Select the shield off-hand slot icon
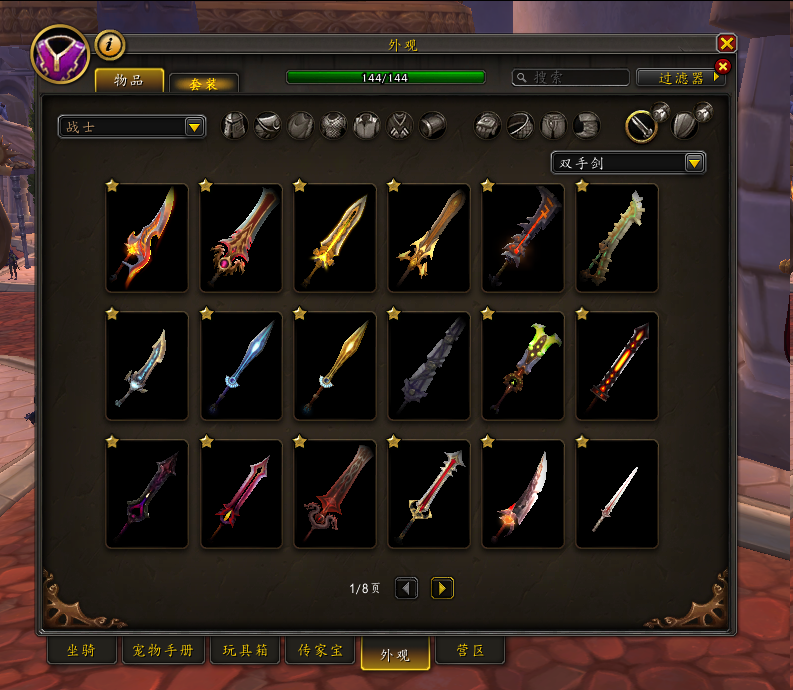Screen dimensions: 793x690 [683, 125]
